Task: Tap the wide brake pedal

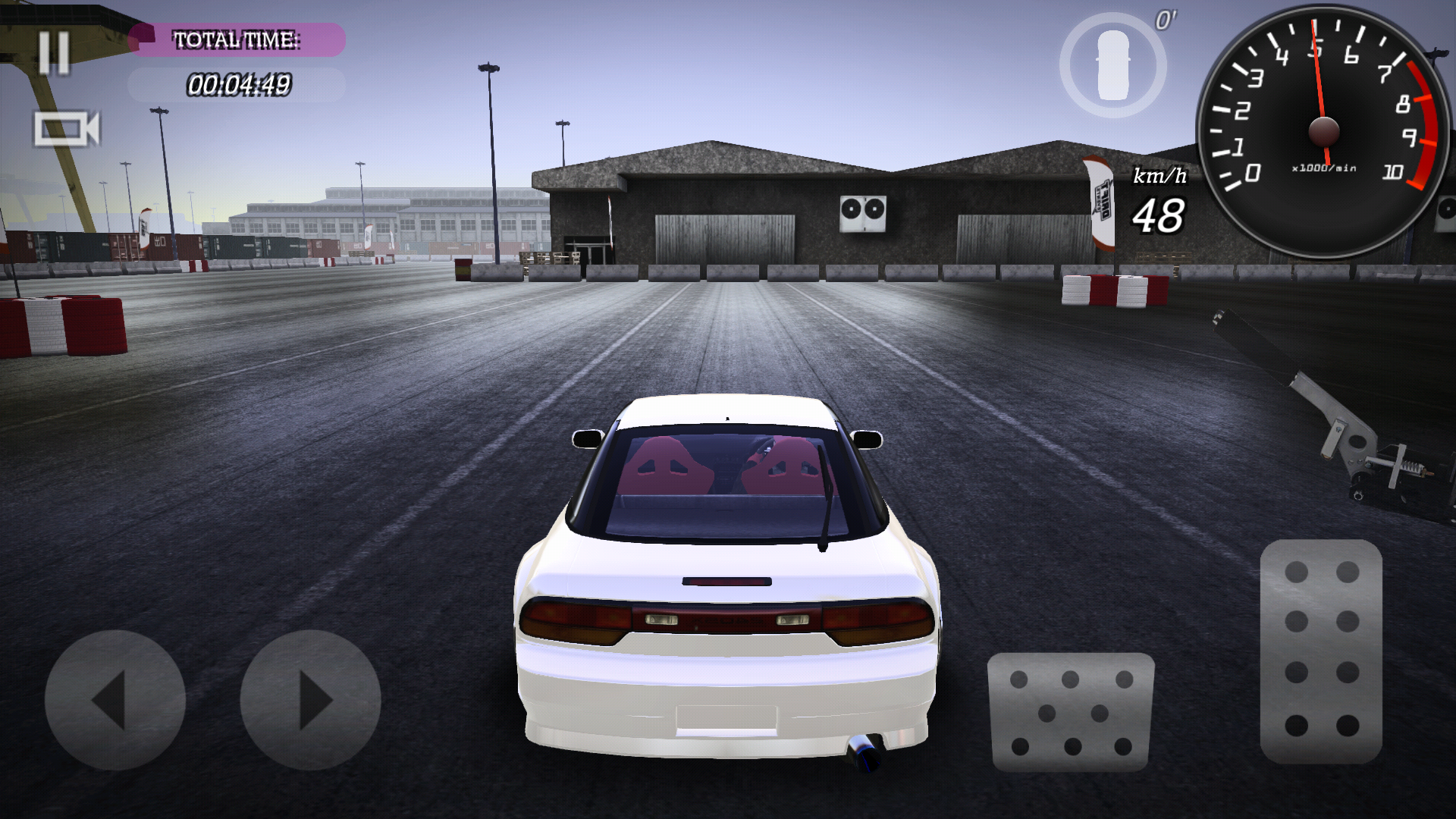Action: coord(1071,712)
